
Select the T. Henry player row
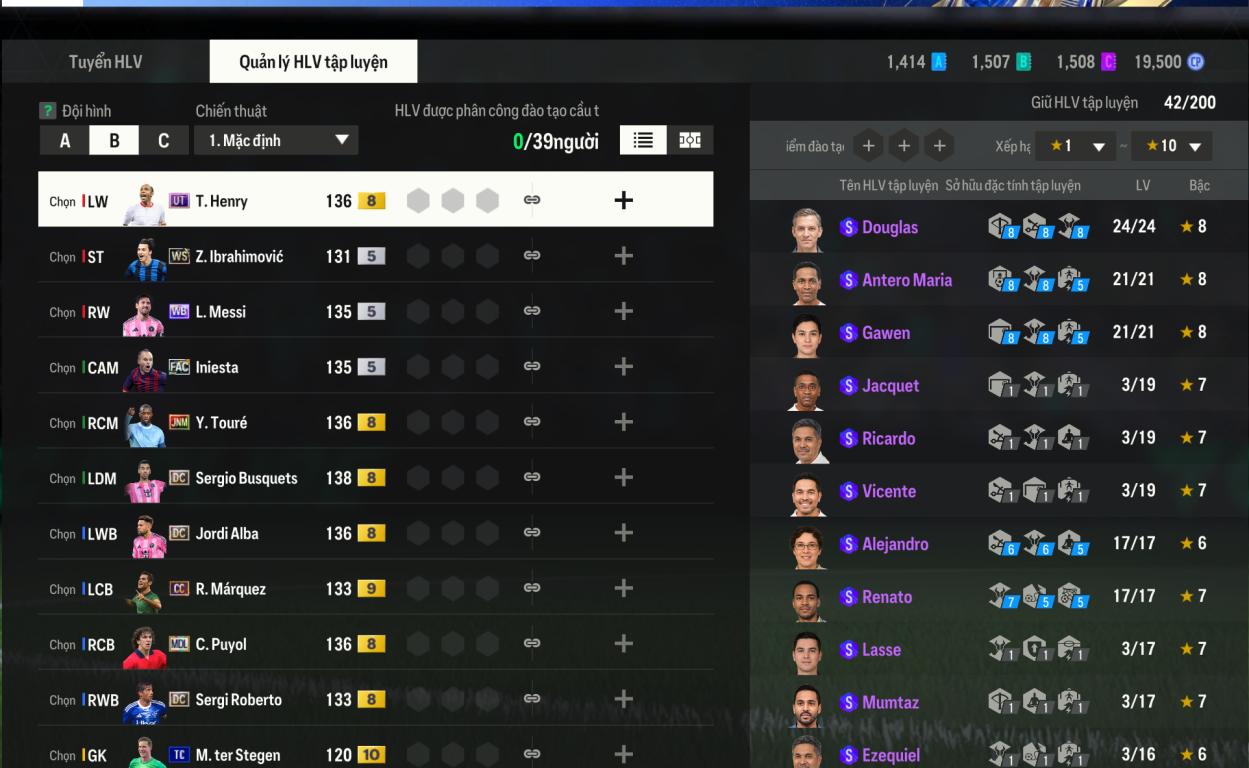(221, 201)
